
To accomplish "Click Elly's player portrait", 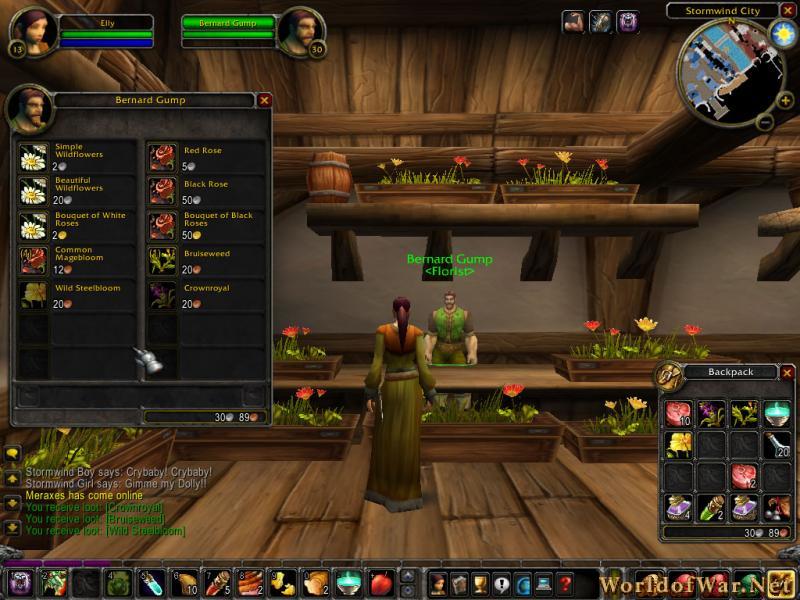I will (x=35, y=31).
